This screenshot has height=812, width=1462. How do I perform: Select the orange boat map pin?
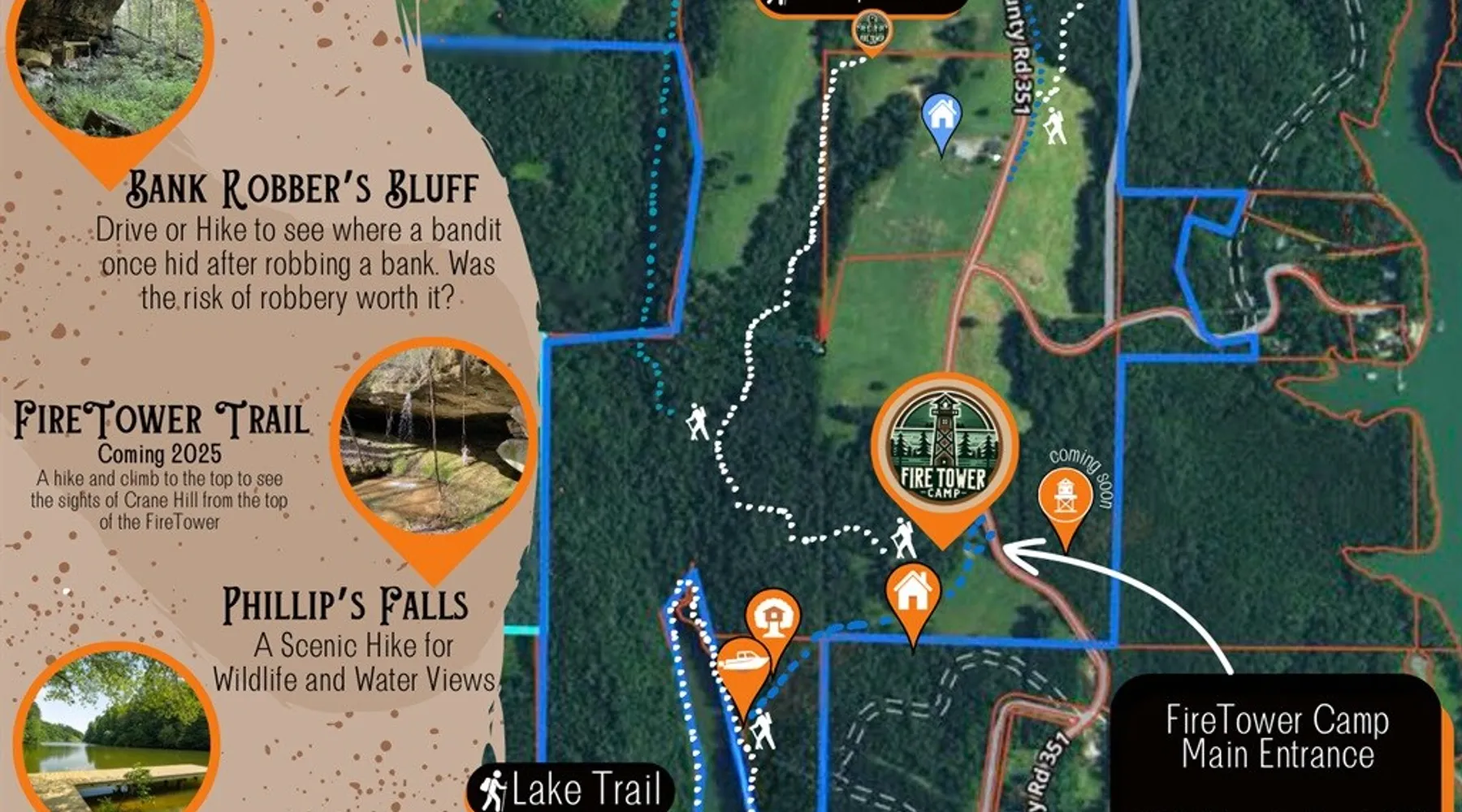(x=742, y=667)
